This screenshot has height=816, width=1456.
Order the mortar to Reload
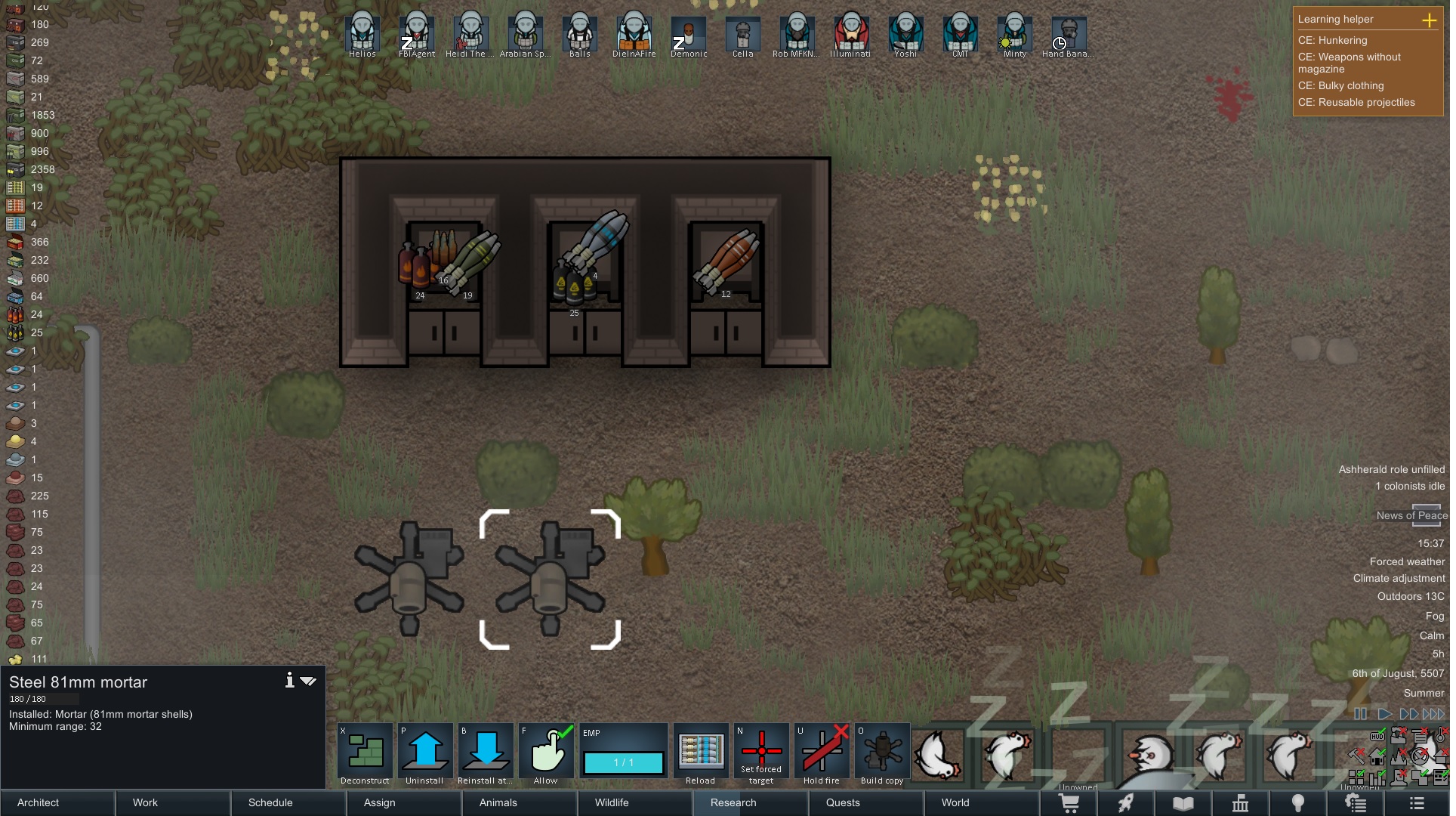700,752
